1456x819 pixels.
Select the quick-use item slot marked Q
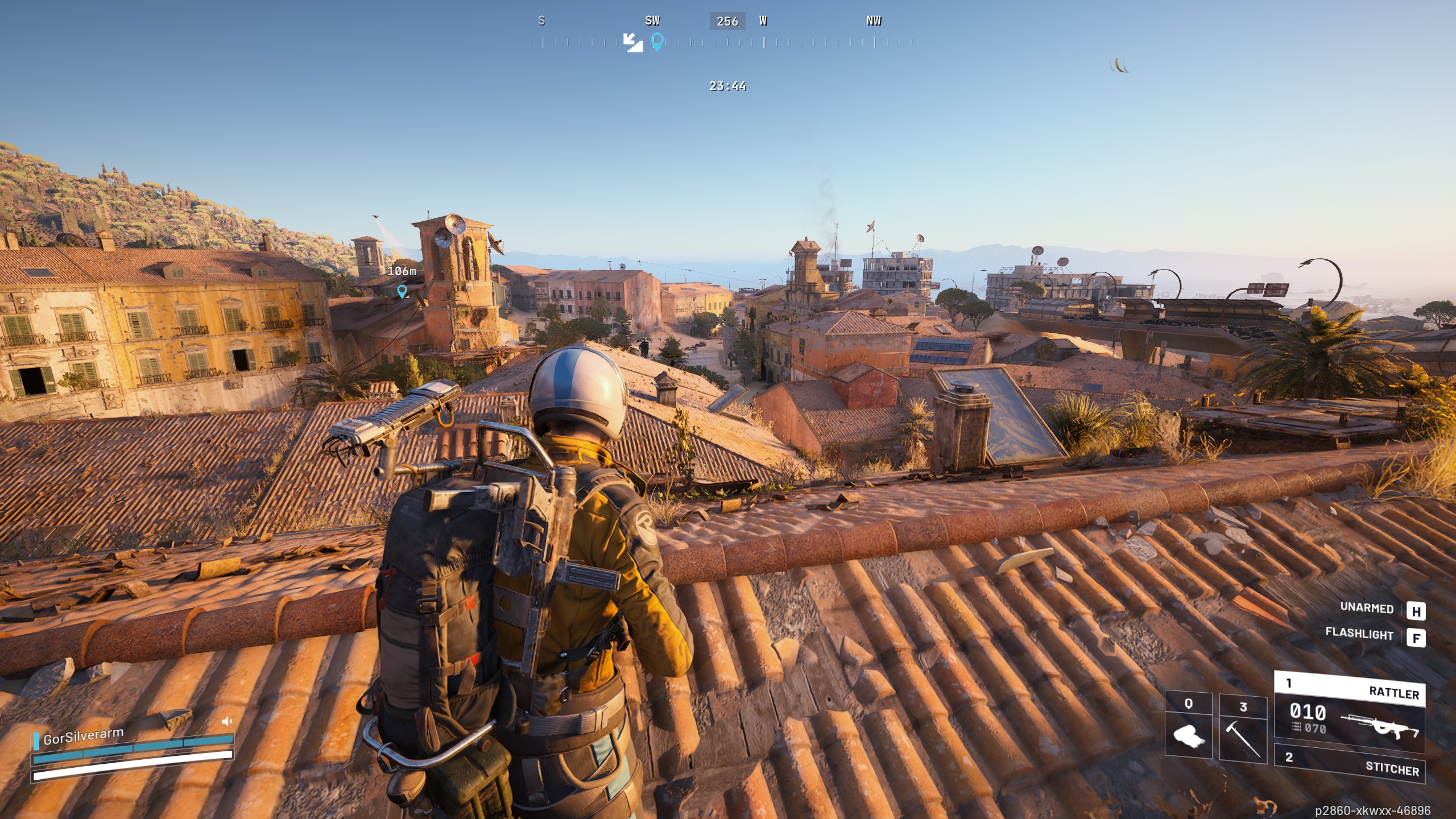(1188, 725)
